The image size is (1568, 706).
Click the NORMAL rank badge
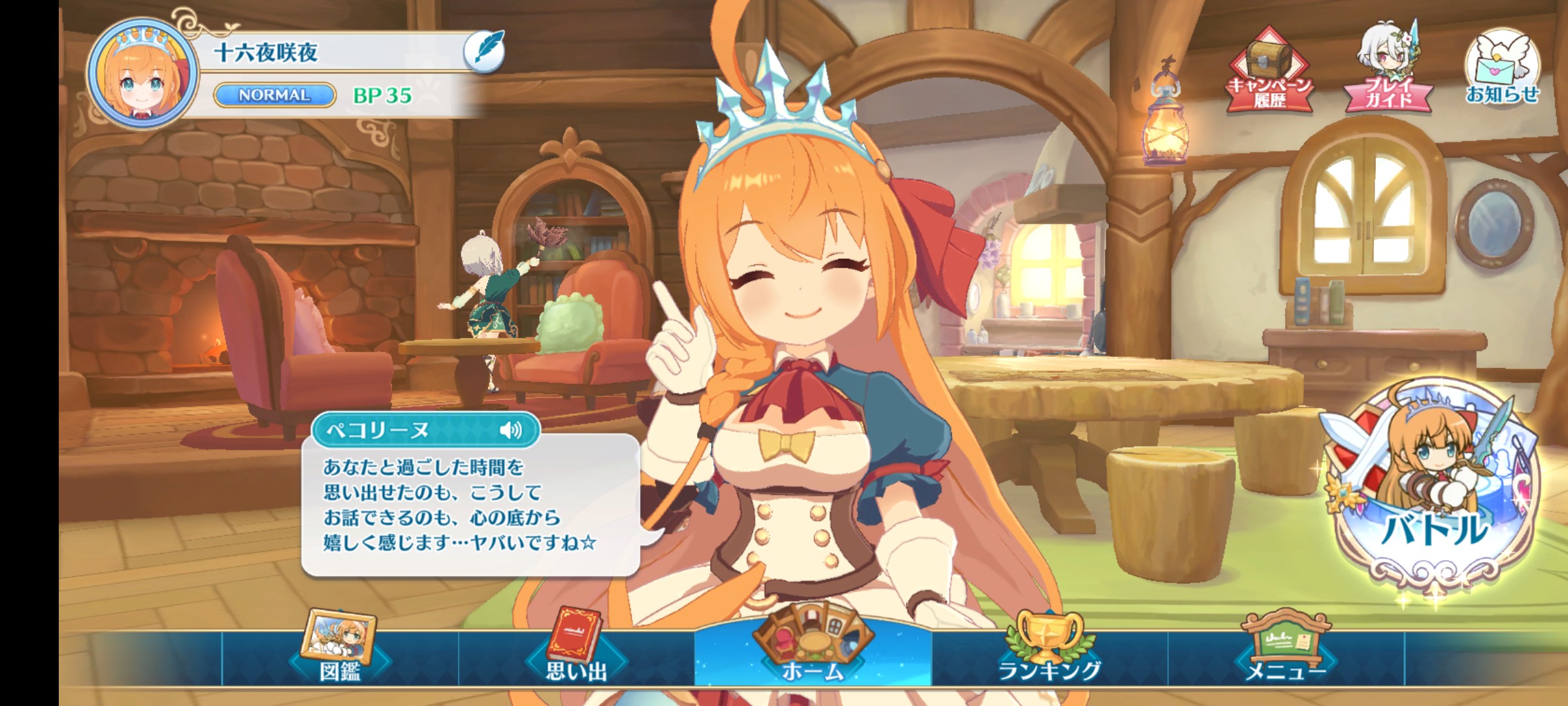click(274, 95)
